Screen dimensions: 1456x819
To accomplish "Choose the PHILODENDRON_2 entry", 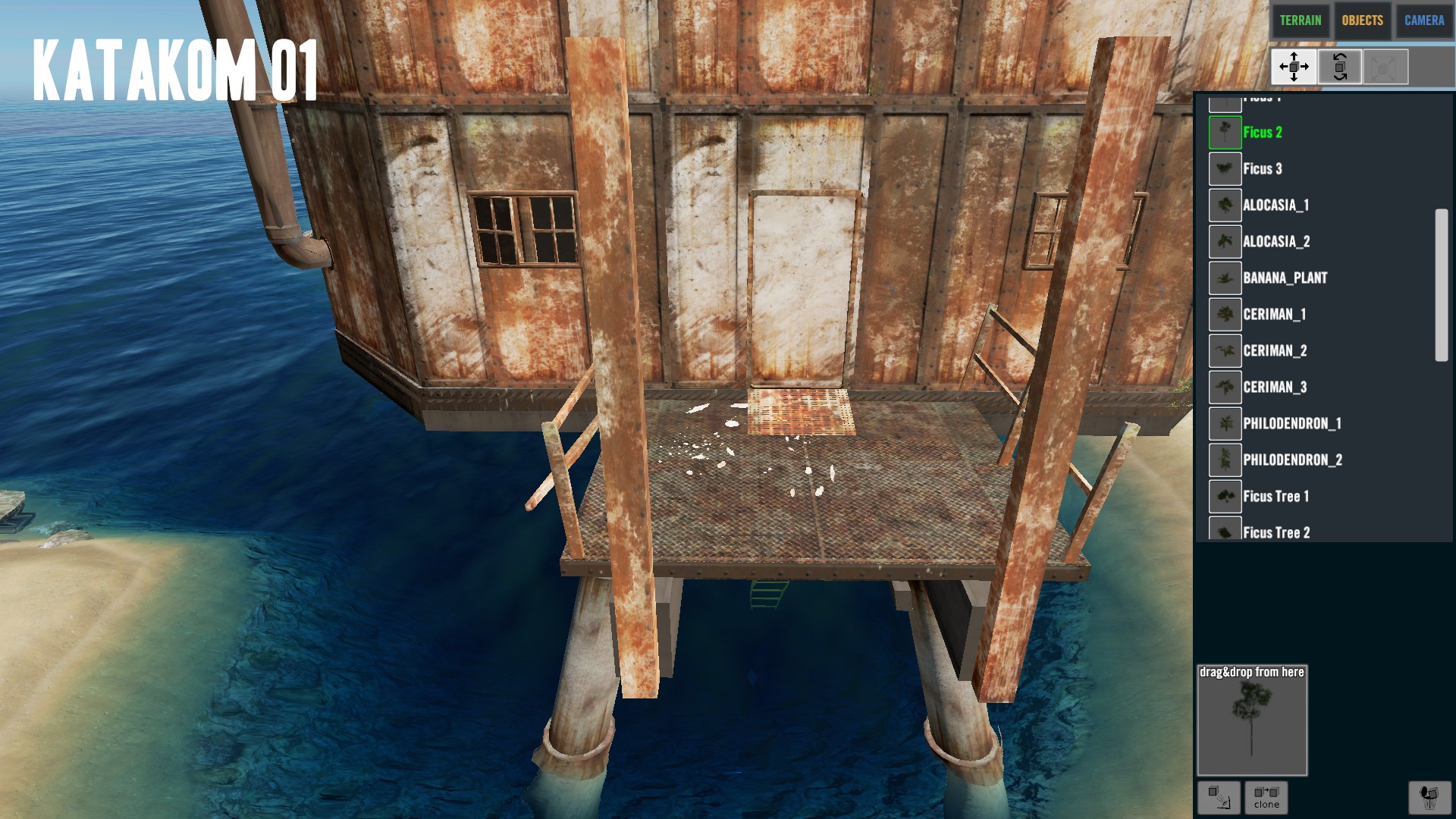I will click(x=1292, y=460).
